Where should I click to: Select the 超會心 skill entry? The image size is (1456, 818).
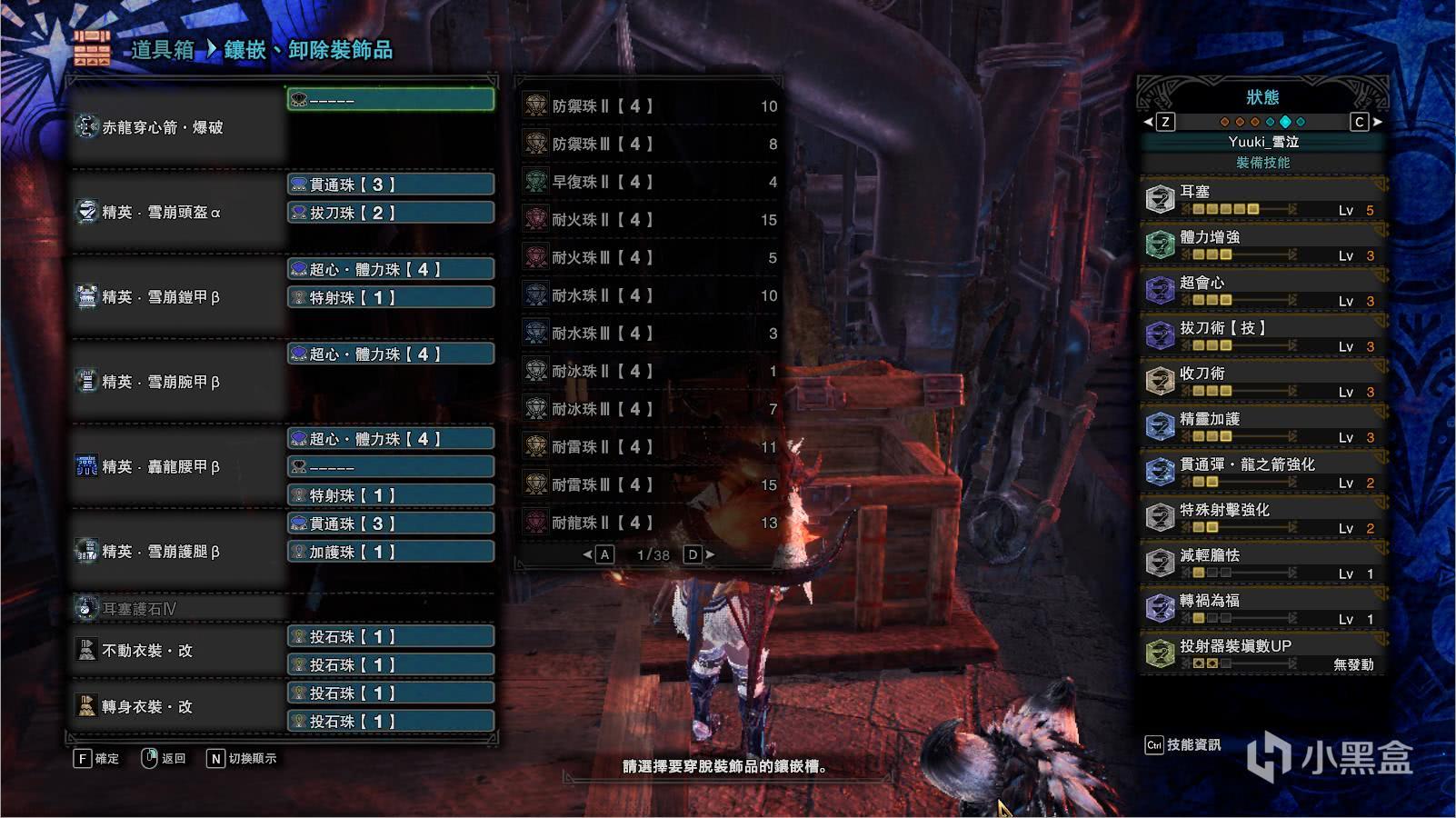tap(1263, 290)
